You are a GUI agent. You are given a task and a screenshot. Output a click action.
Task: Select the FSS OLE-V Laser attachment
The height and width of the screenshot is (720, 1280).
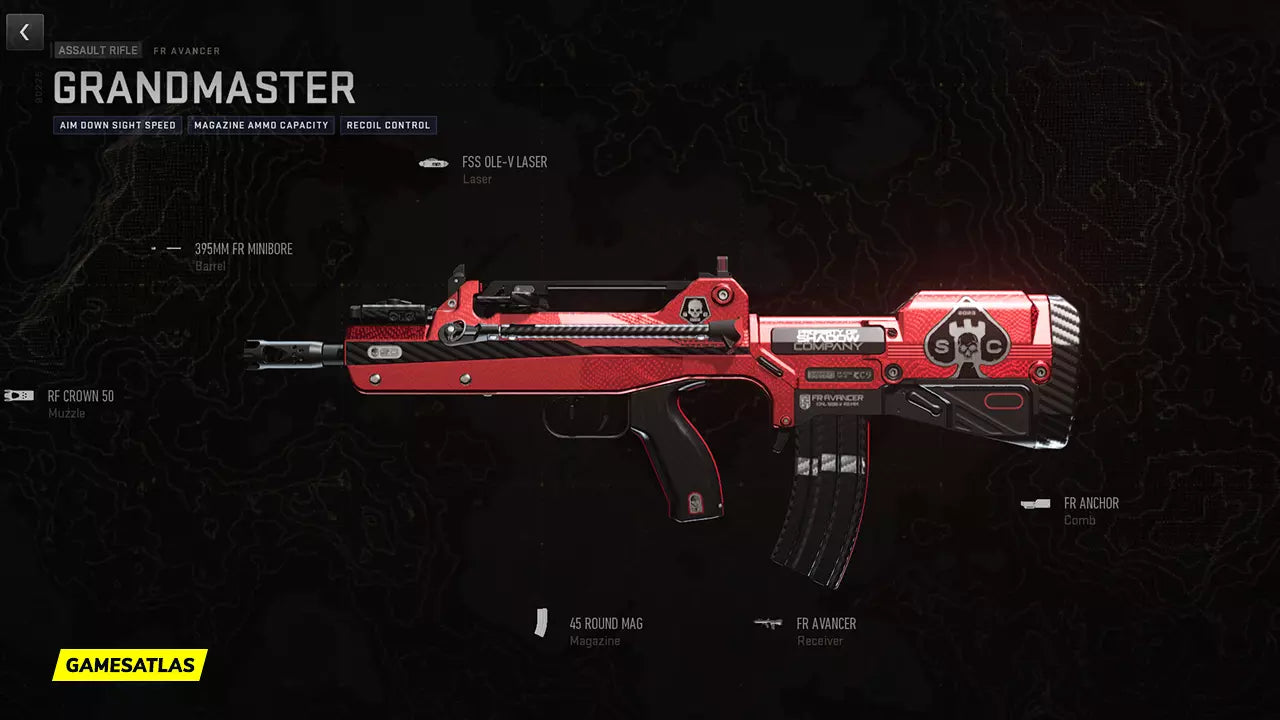click(x=503, y=162)
